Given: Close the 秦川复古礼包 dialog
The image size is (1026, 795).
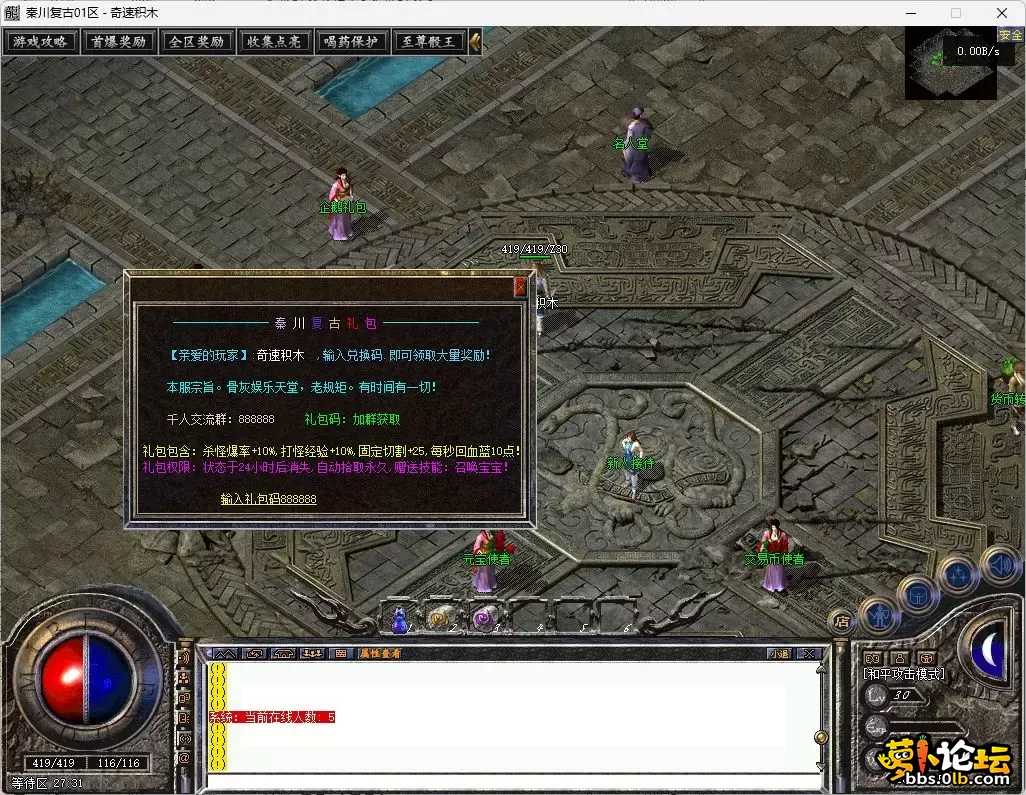Looking at the screenshot, I should coord(520,288).
